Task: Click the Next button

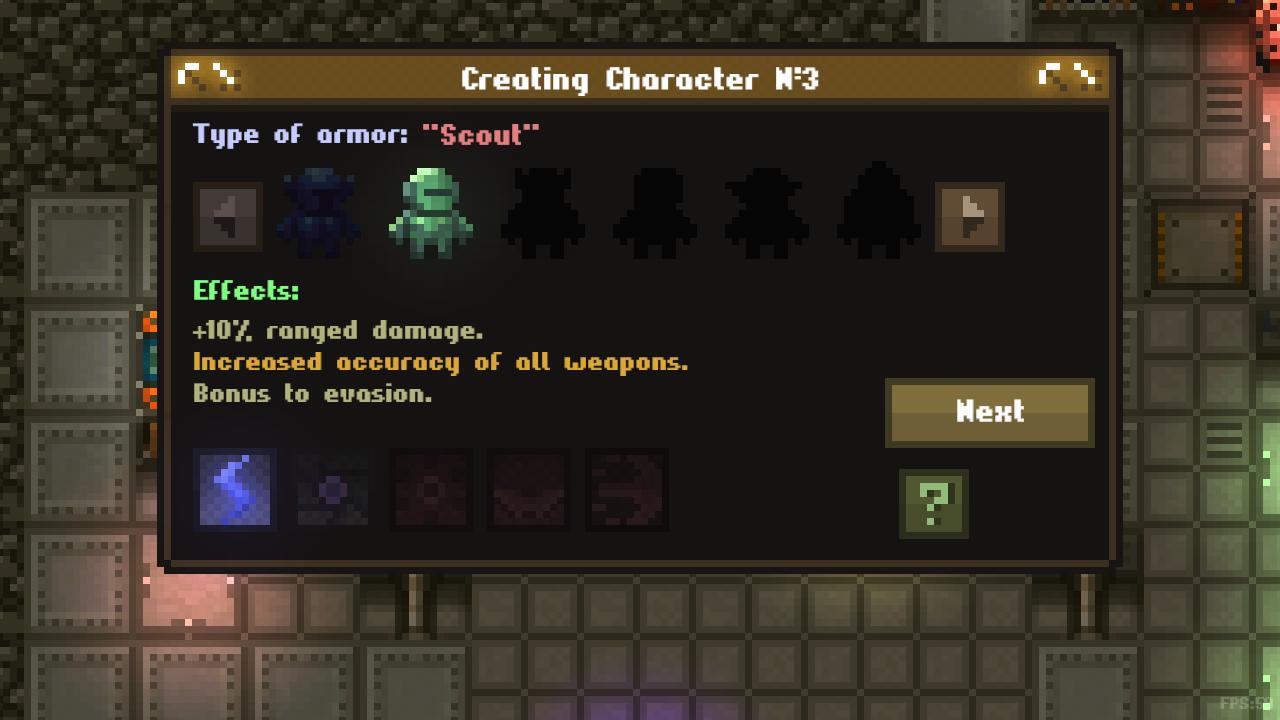Action: (988, 411)
